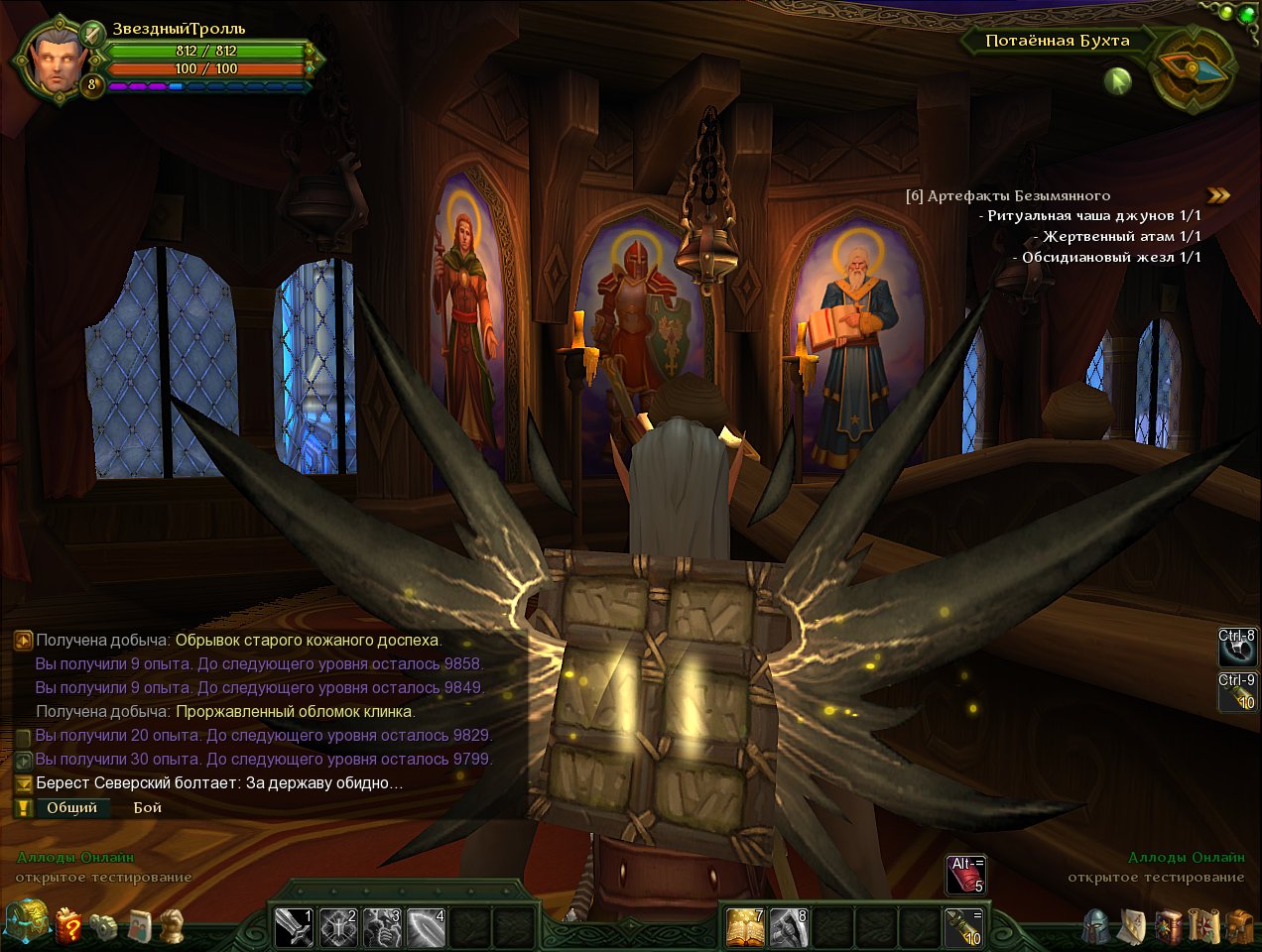The image size is (1262, 952).
Task: Use the red scroll item labeled Alt-=
Action: (x=965, y=874)
